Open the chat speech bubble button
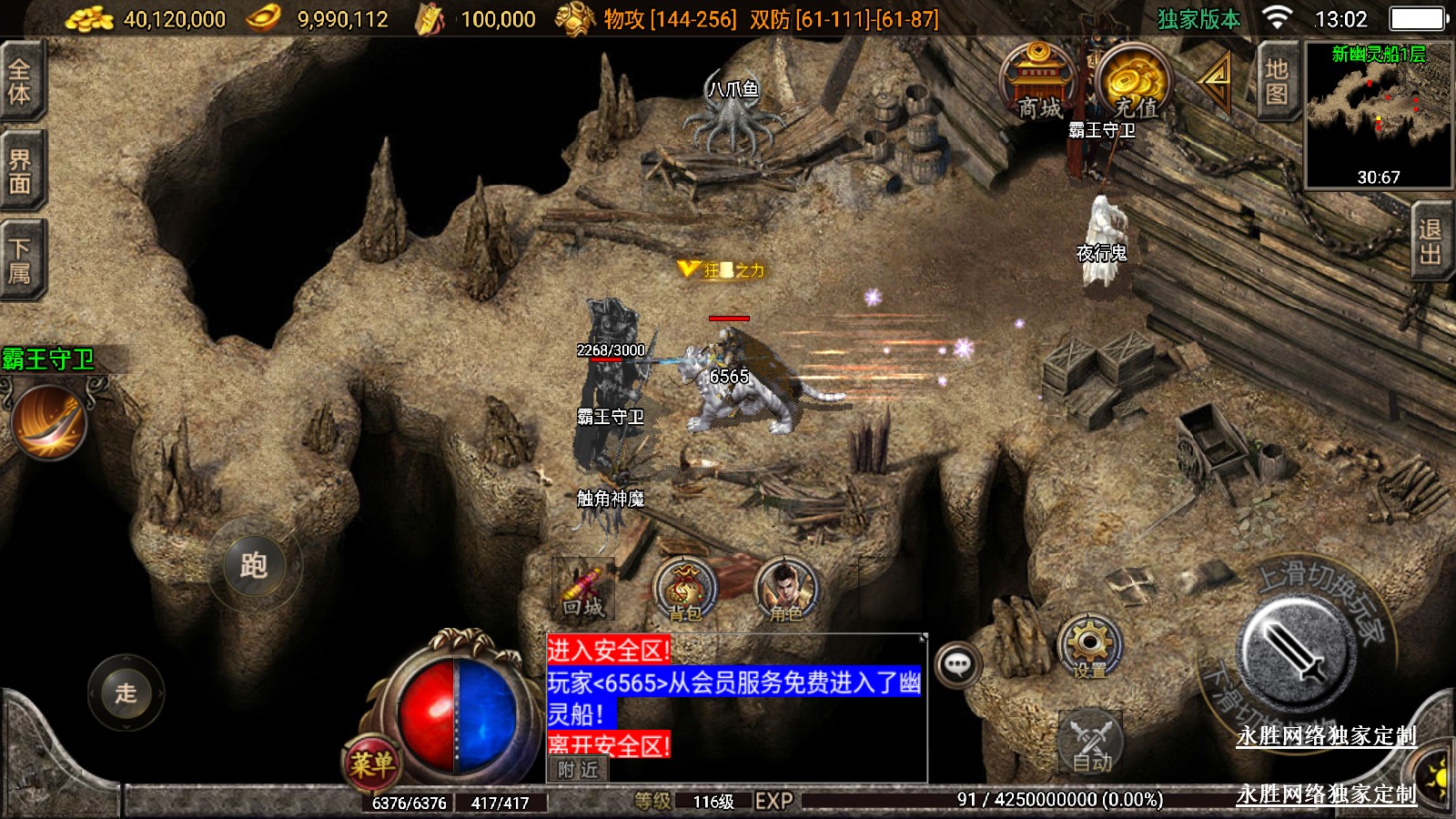 point(957,664)
